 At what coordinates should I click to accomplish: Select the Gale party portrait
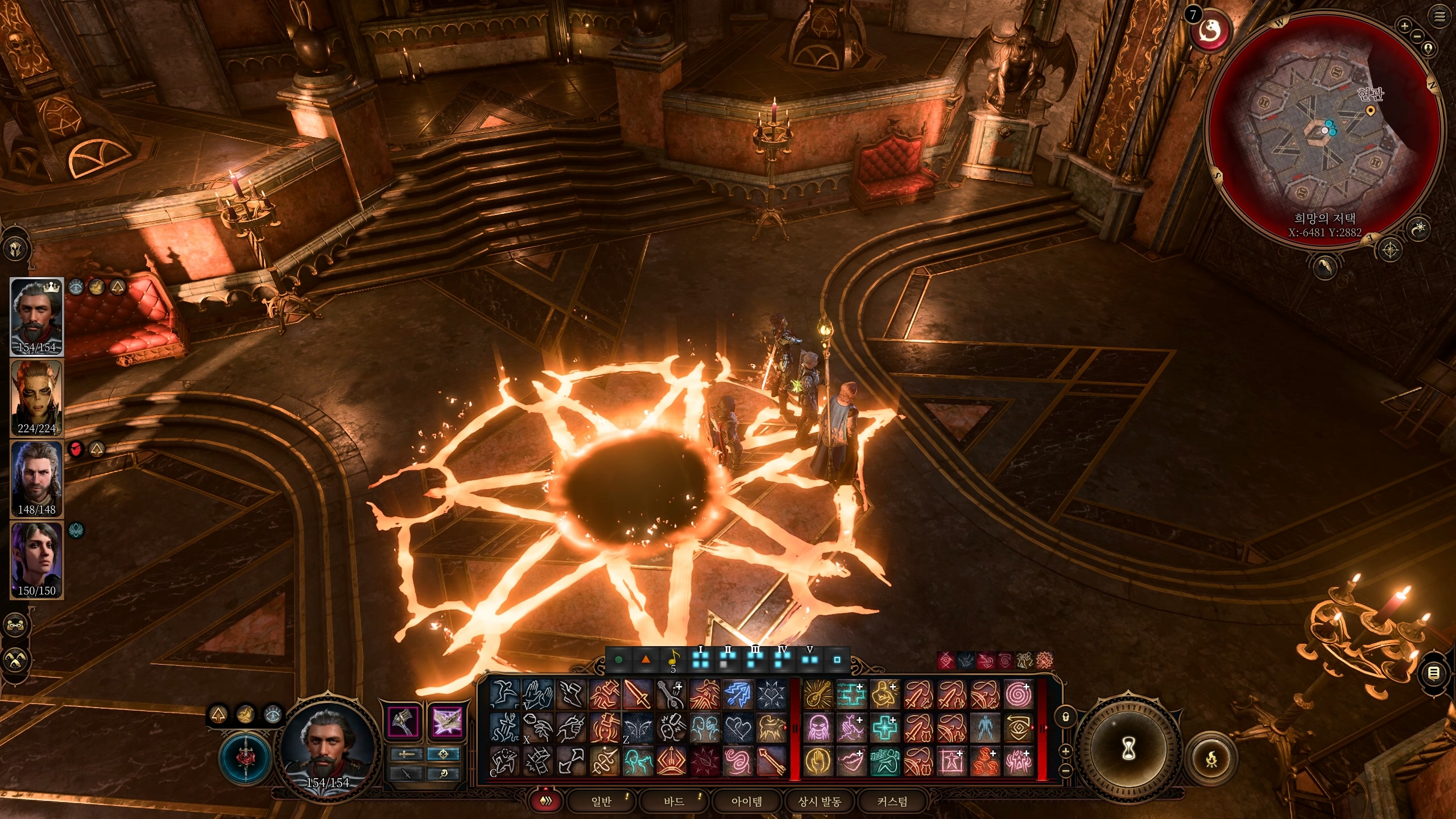point(37,479)
